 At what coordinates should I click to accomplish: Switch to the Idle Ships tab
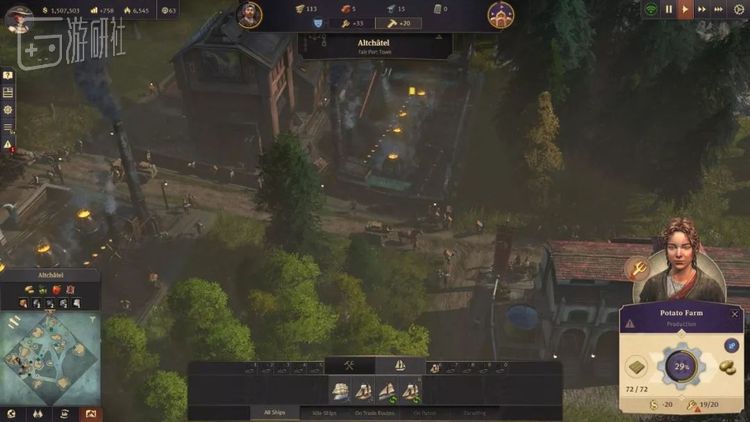[324, 412]
